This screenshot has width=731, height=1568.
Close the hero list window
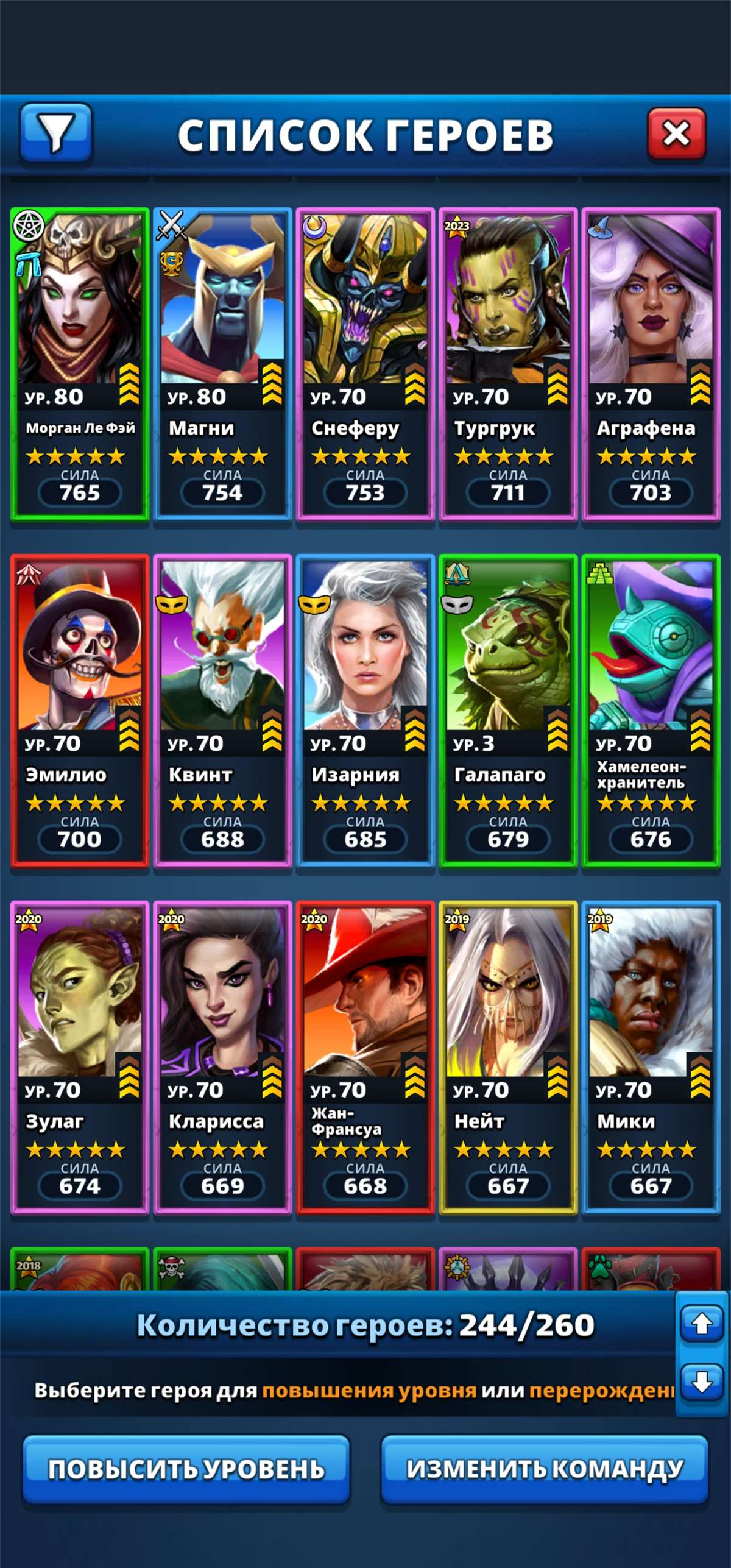pyautogui.click(x=676, y=133)
